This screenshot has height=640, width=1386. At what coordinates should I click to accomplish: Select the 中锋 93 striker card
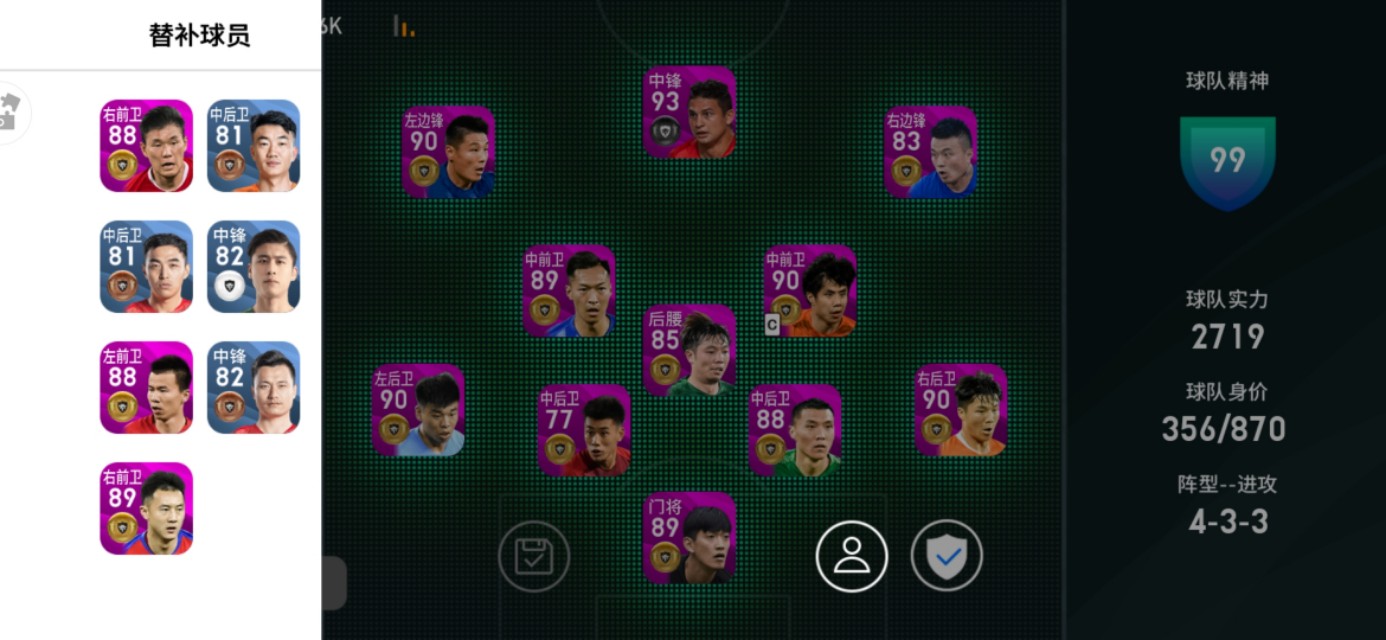click(x=689, y=112)
